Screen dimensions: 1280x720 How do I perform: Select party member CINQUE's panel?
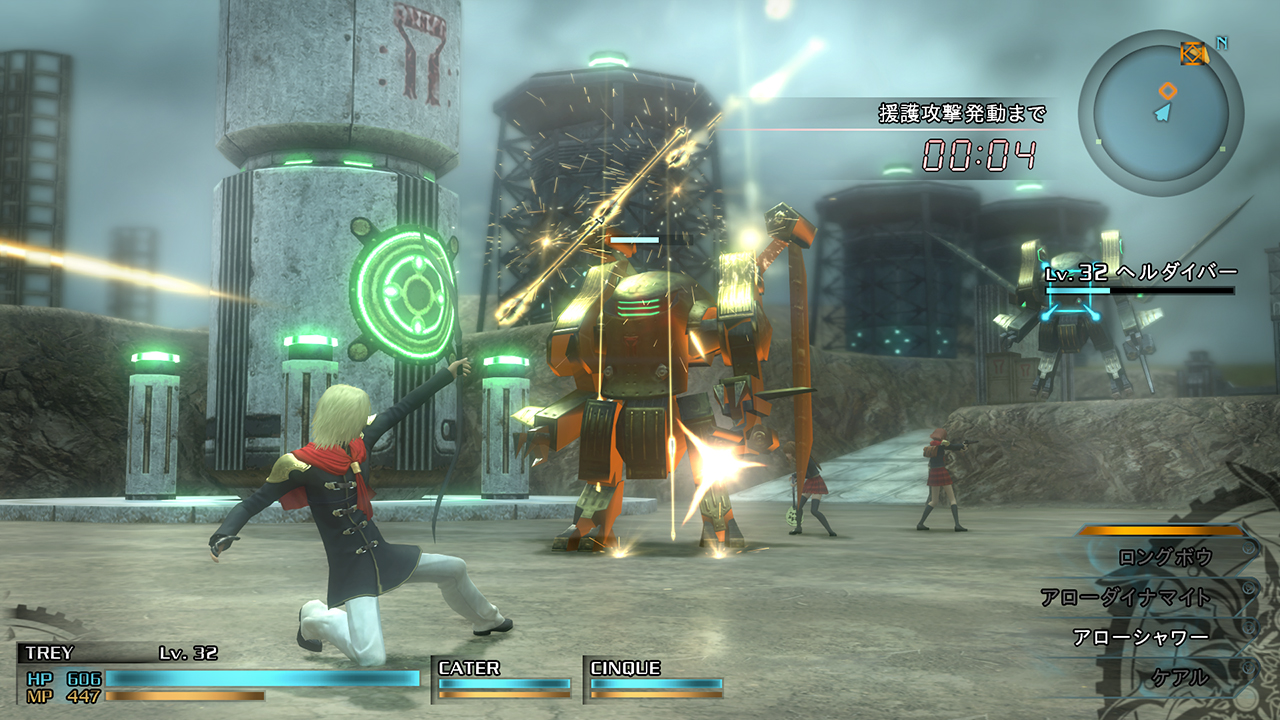[655, 677]
